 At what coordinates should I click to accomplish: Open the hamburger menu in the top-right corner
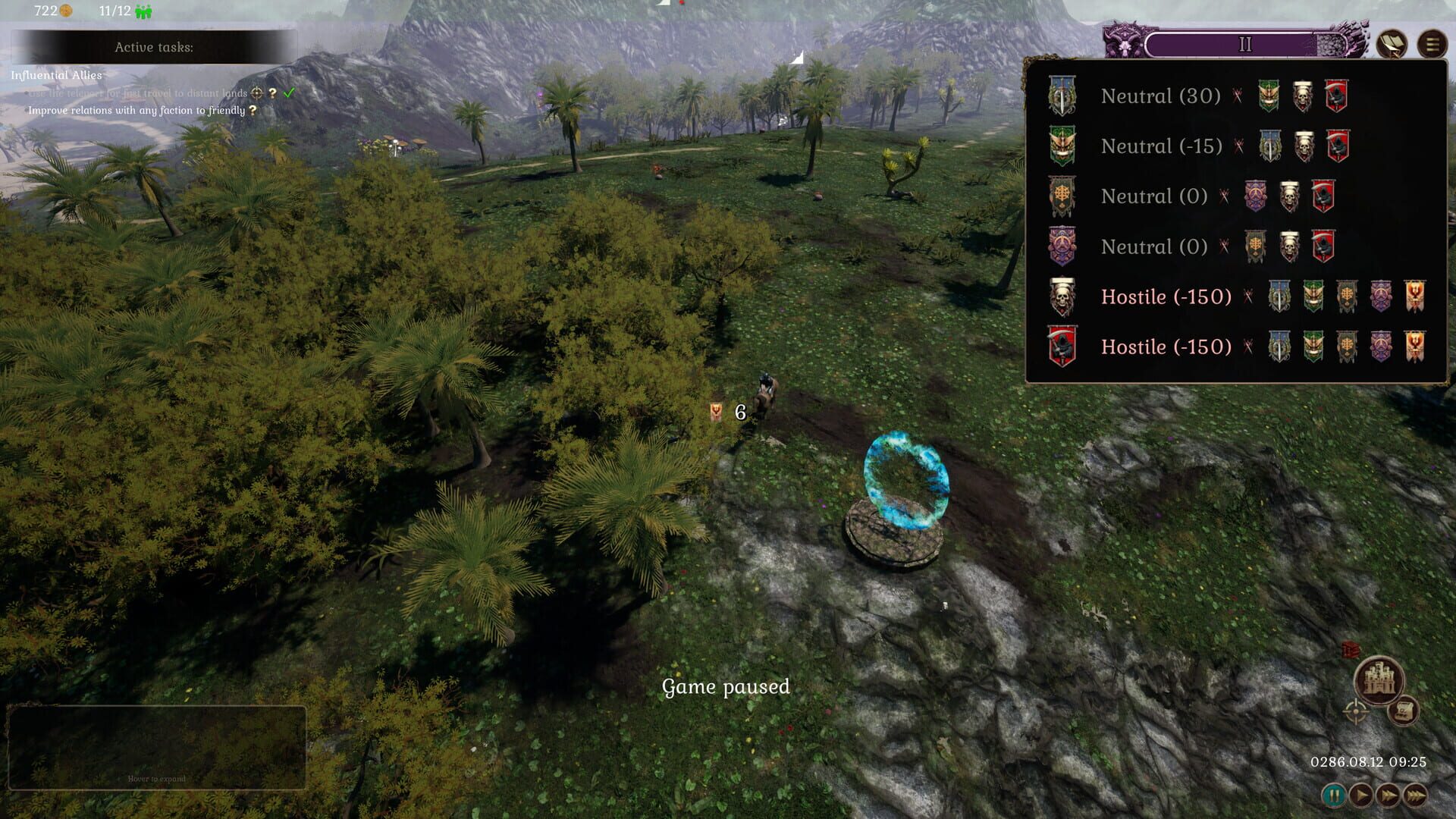(x=1430, y=44)
